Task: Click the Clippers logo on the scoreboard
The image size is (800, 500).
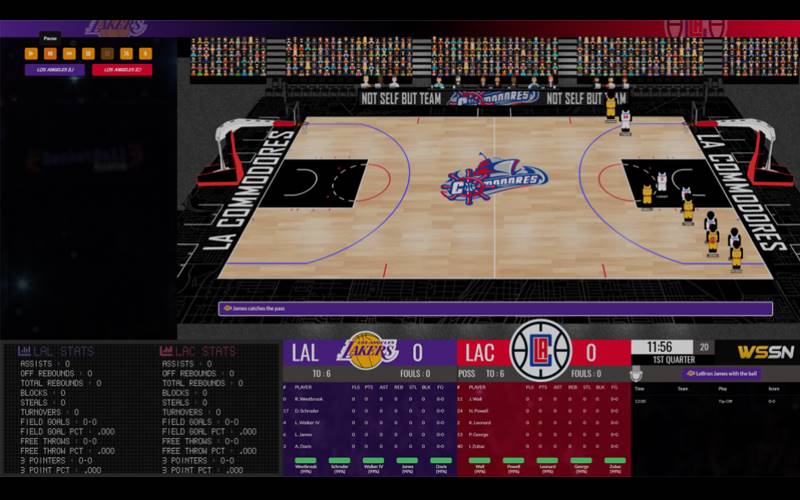Action: pos(540,351)
